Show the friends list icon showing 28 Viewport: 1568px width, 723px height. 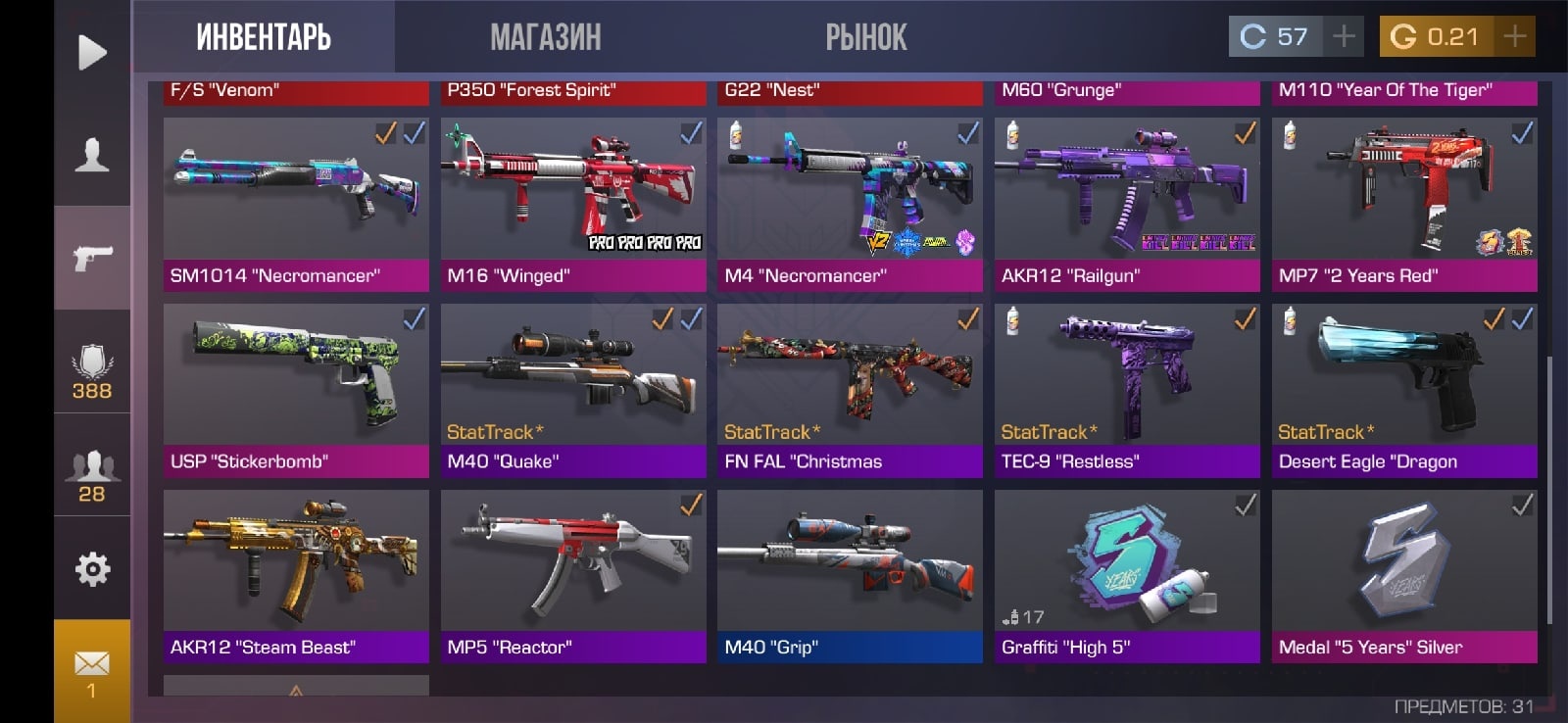tap(92, 476)
